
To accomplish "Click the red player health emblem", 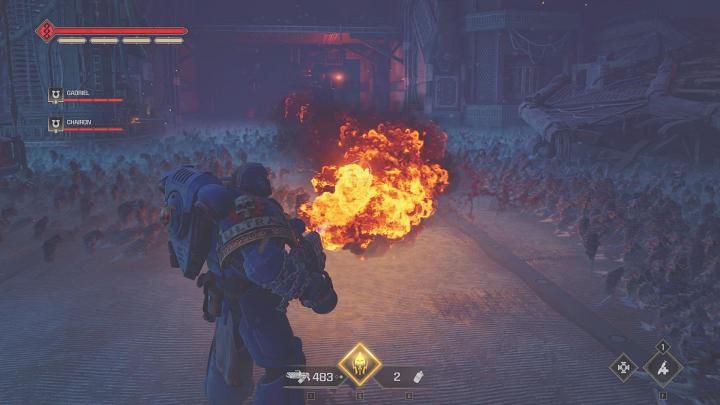I will (46, 31).
